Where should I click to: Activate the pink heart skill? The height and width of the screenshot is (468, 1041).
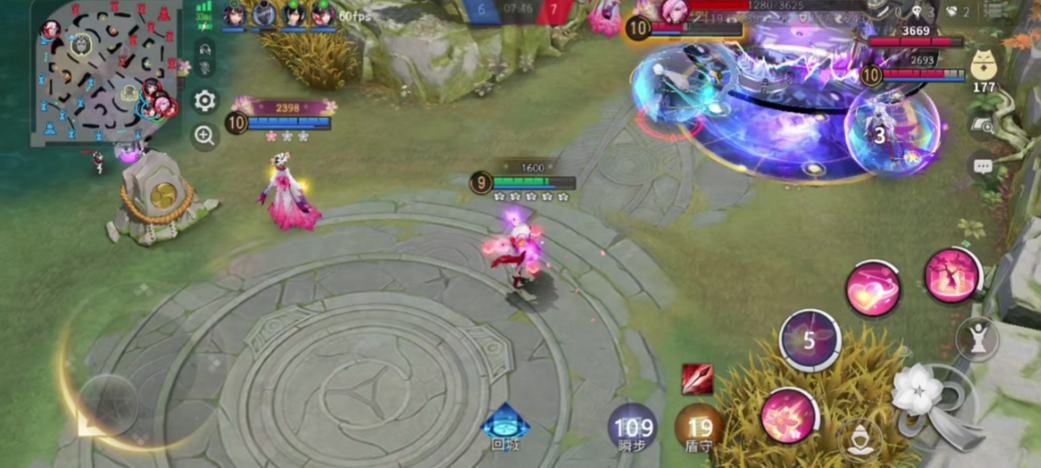873,288
